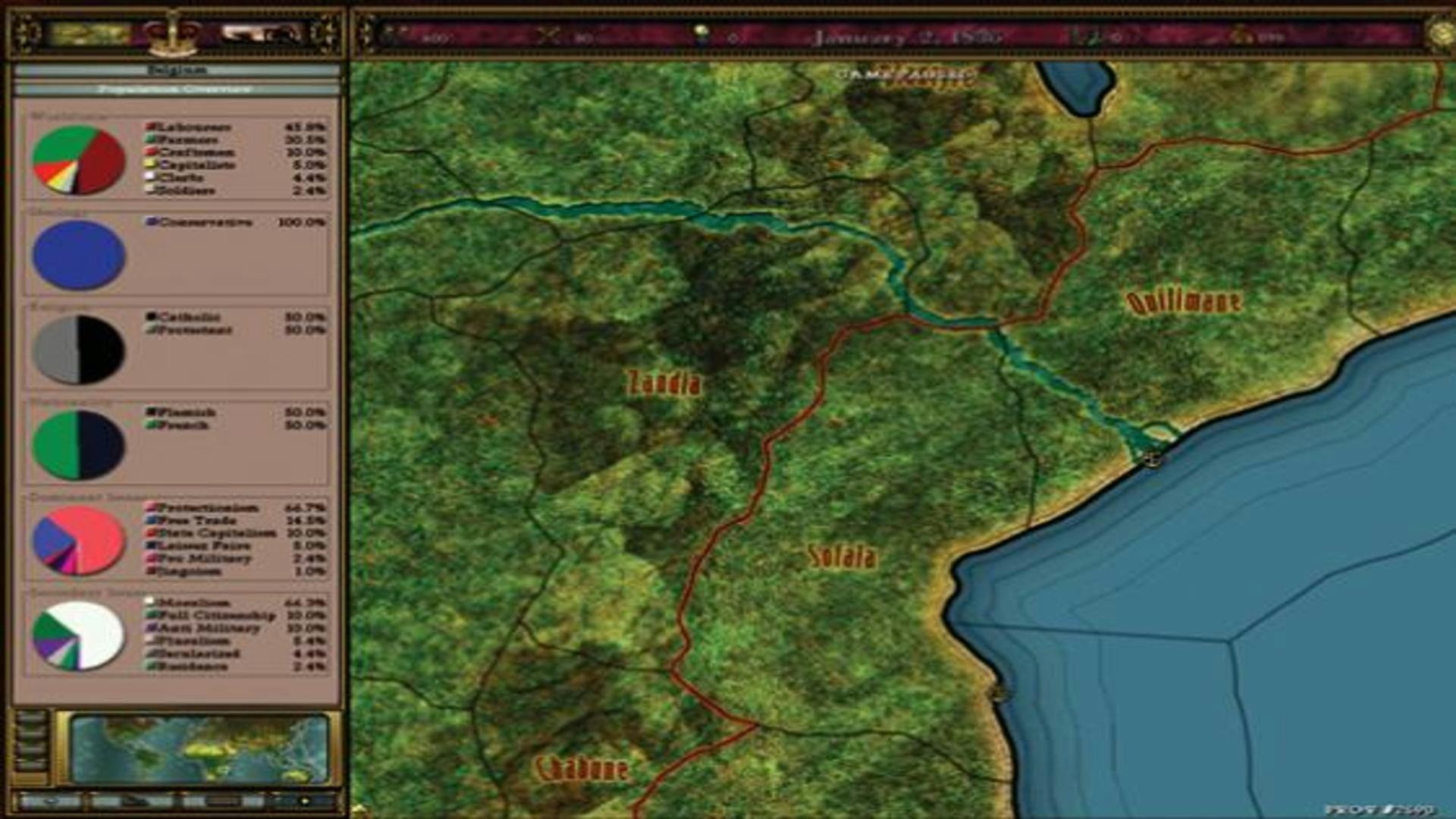Select the leftmost map mode icon in the bottom toolbar
The image size is (1456, 819).
click(51, 802)
